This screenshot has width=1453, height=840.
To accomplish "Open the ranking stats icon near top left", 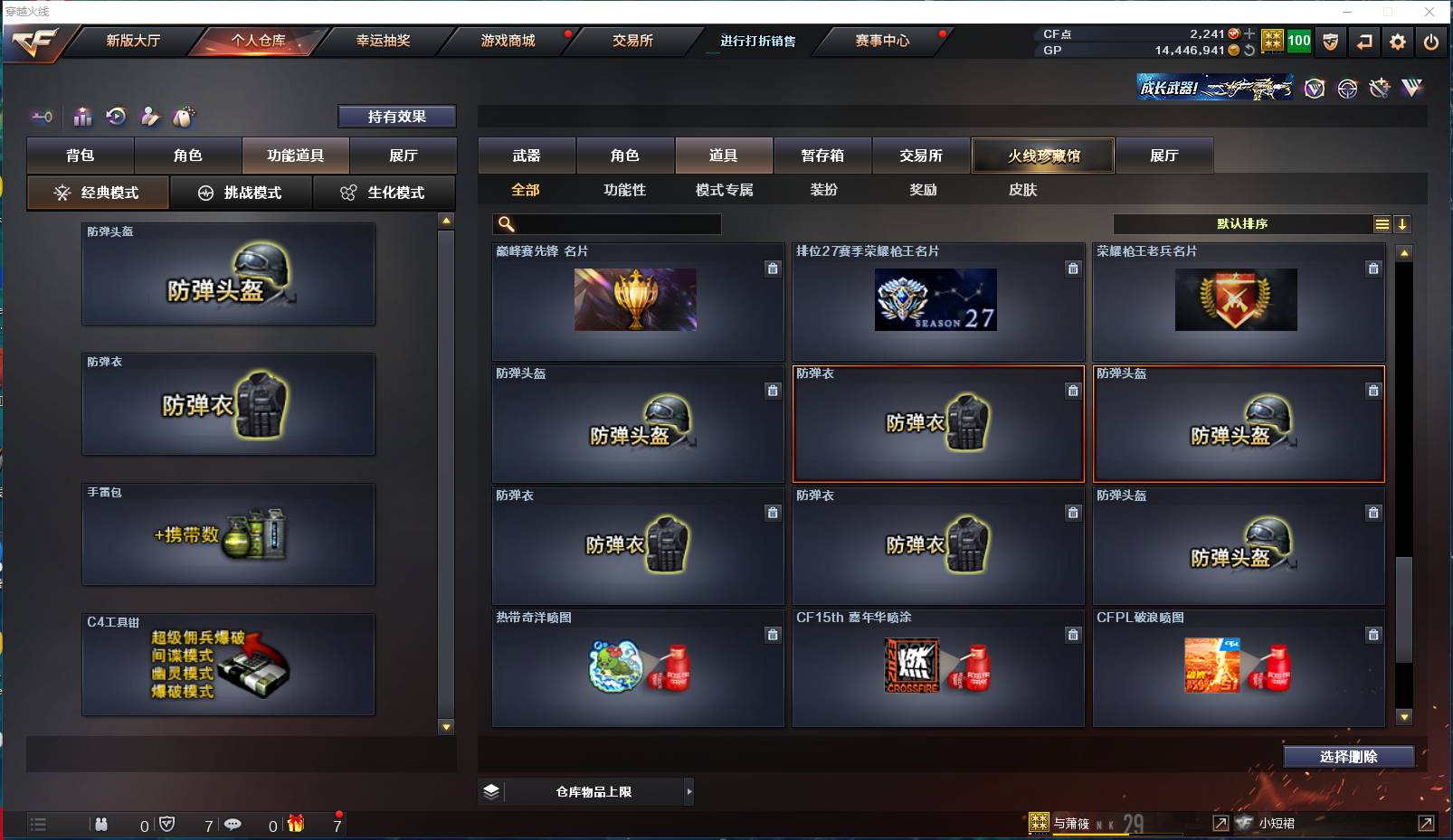I will tap(82, 116).
